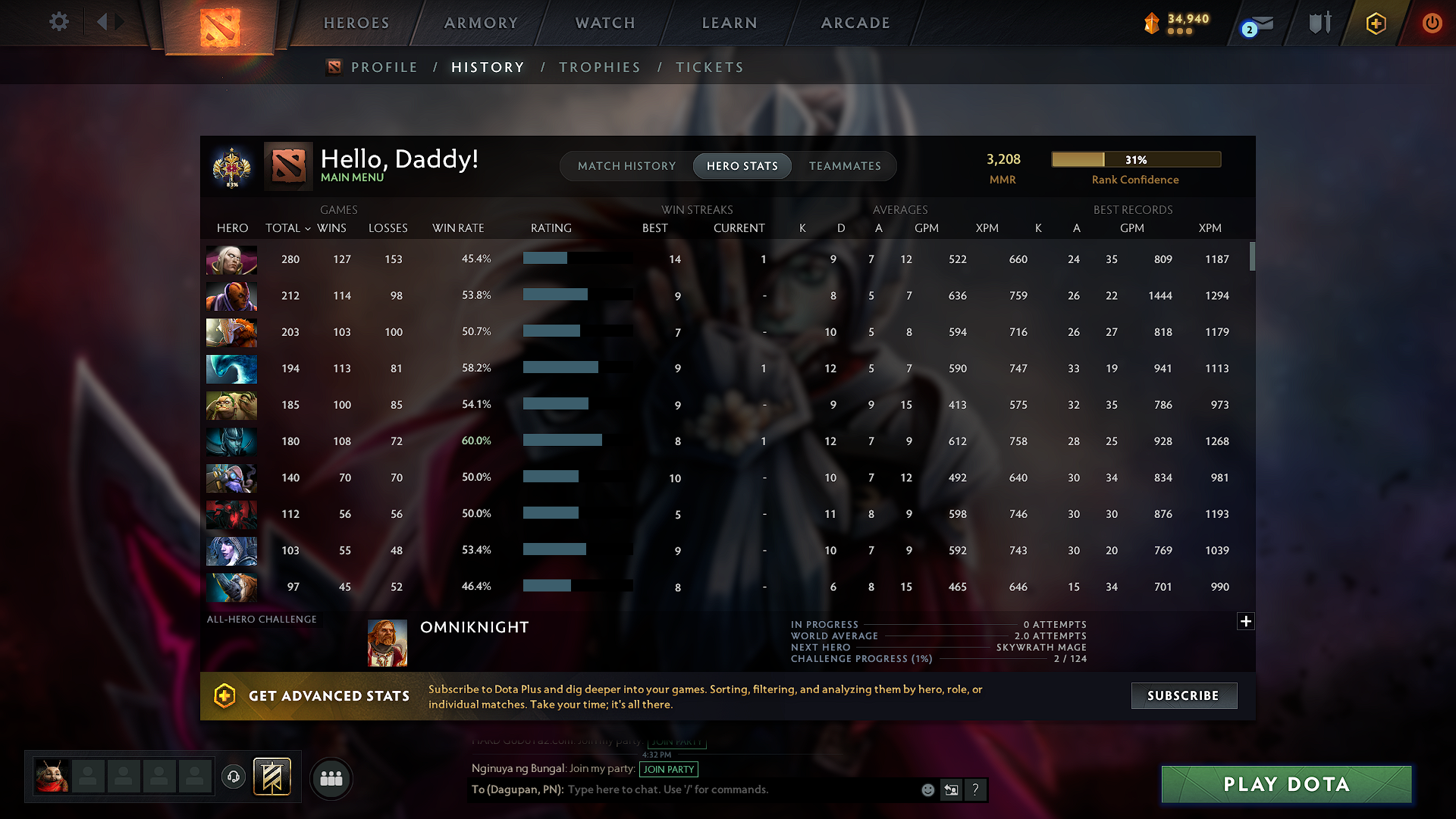Toggle the voice chat headset

[233, 777]
